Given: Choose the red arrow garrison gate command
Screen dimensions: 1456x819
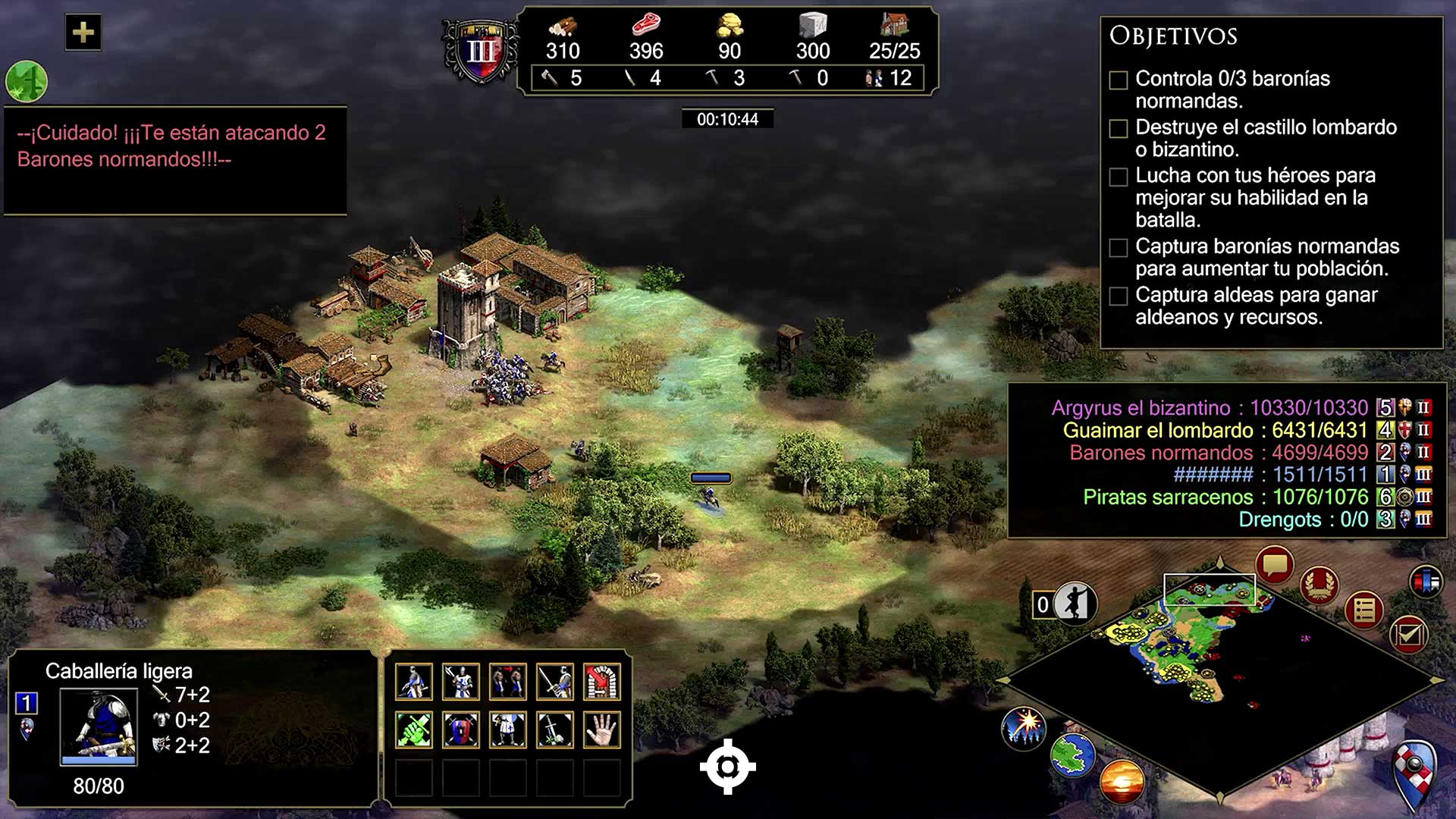Looking at the screenshot, I should [602, 682].
